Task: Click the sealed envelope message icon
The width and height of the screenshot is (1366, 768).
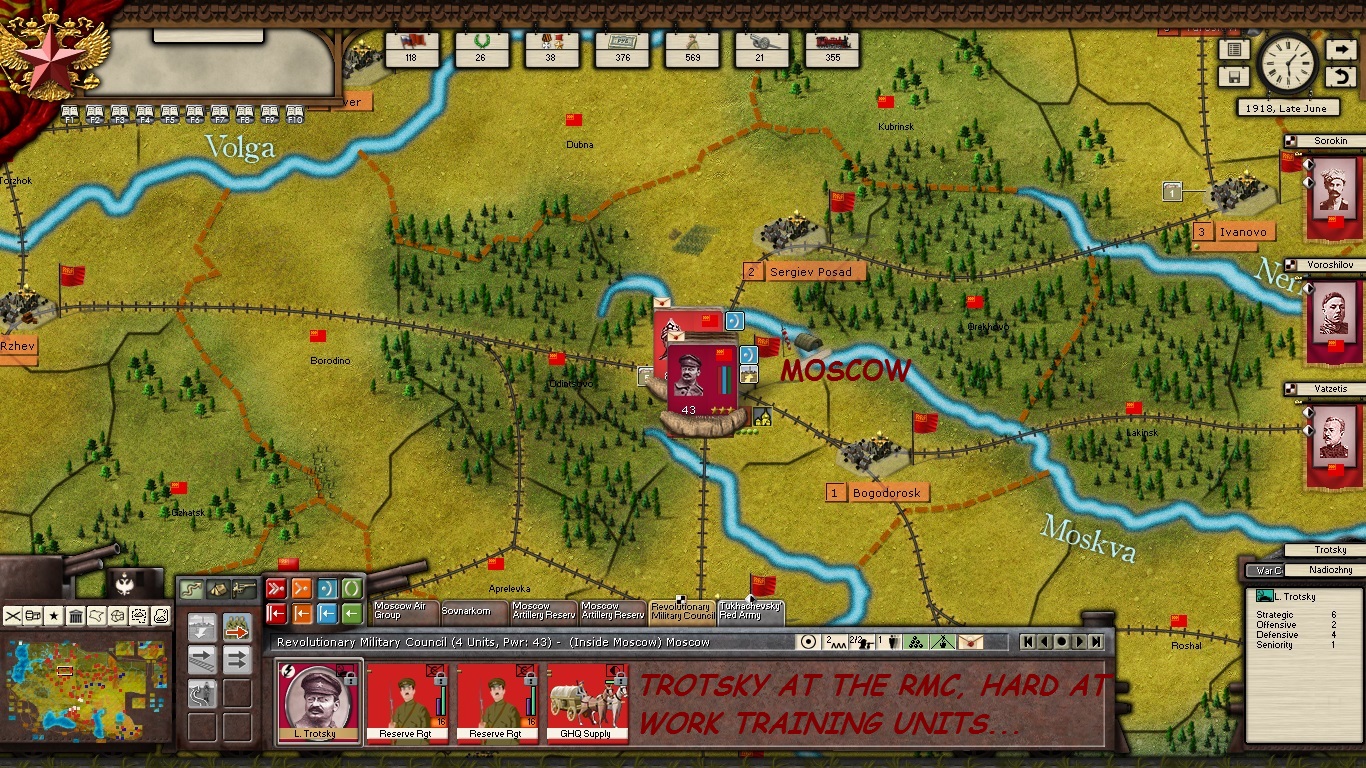Action: (x=969, y=642)
